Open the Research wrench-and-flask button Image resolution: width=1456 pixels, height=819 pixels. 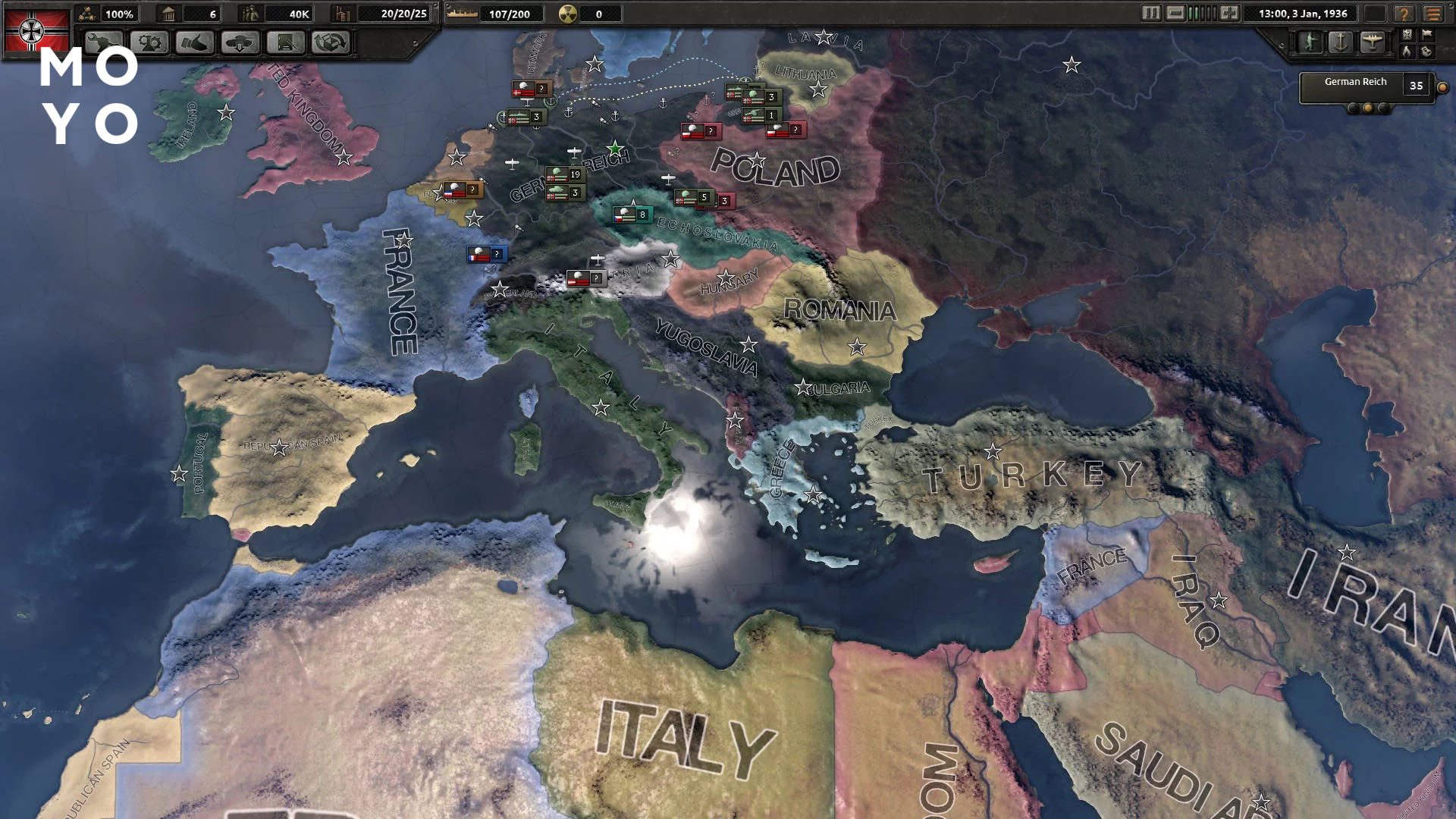pos(104,43)
